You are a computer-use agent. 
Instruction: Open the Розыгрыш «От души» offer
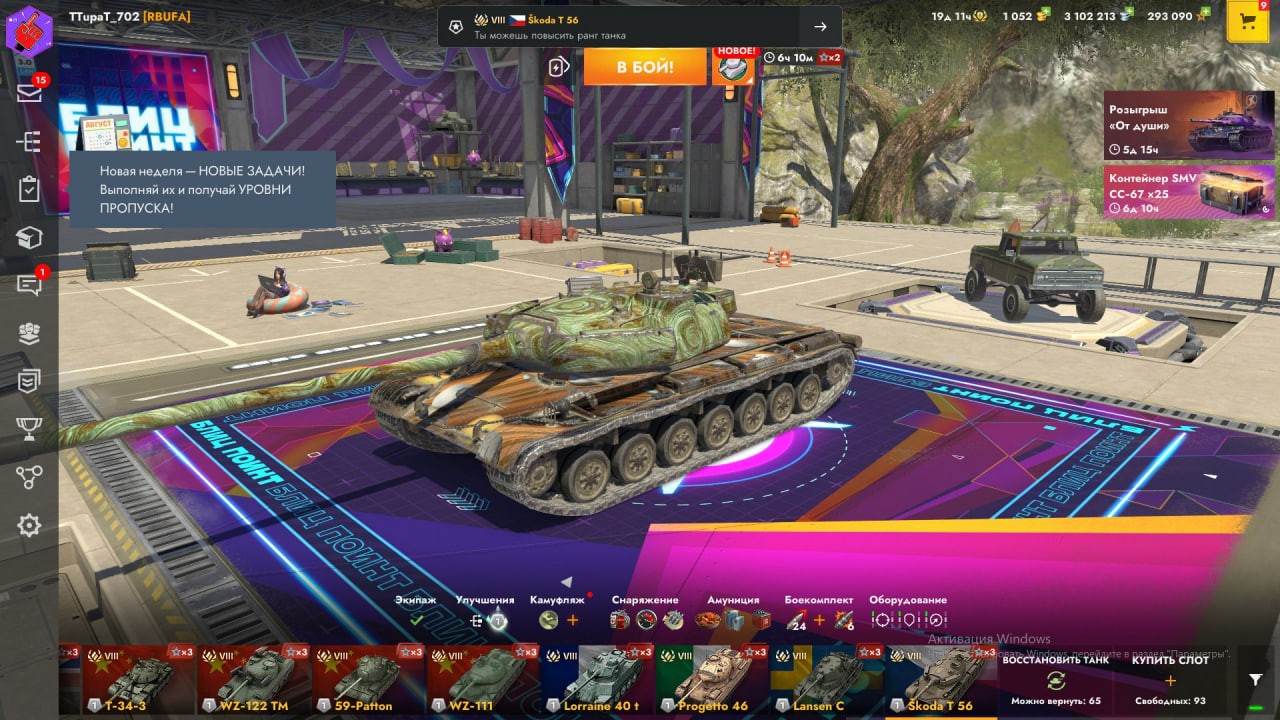1188,125
